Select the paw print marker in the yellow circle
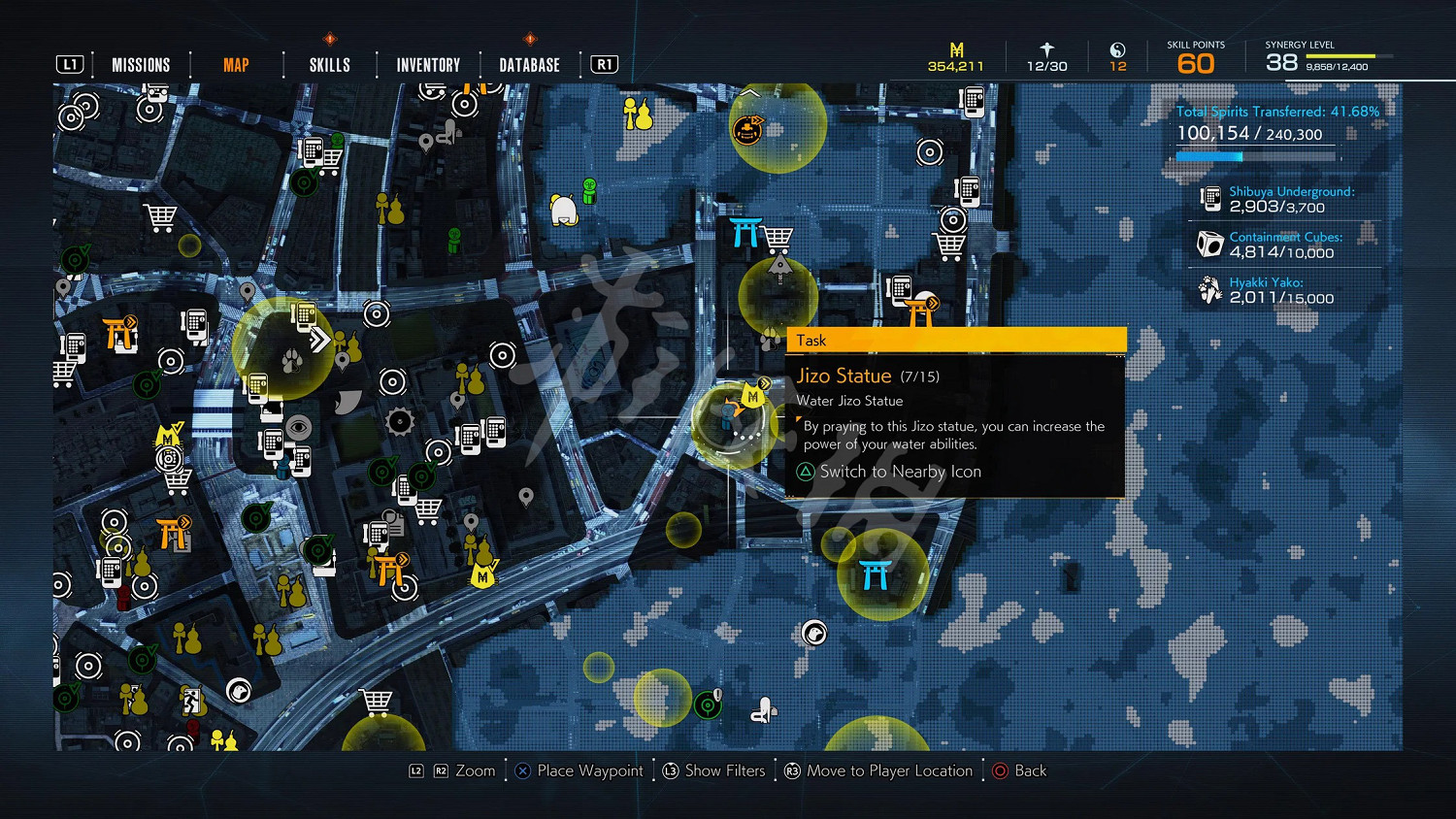Image resolution: width=1456 pixels, height=819 pixels. (291, 362)
